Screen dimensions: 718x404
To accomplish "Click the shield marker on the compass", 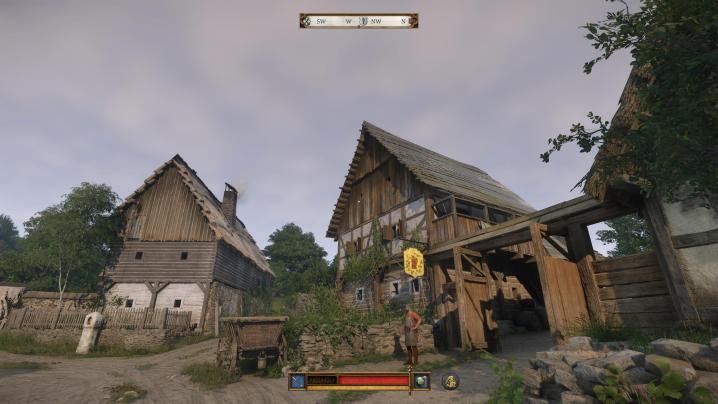I will [364, 20].
